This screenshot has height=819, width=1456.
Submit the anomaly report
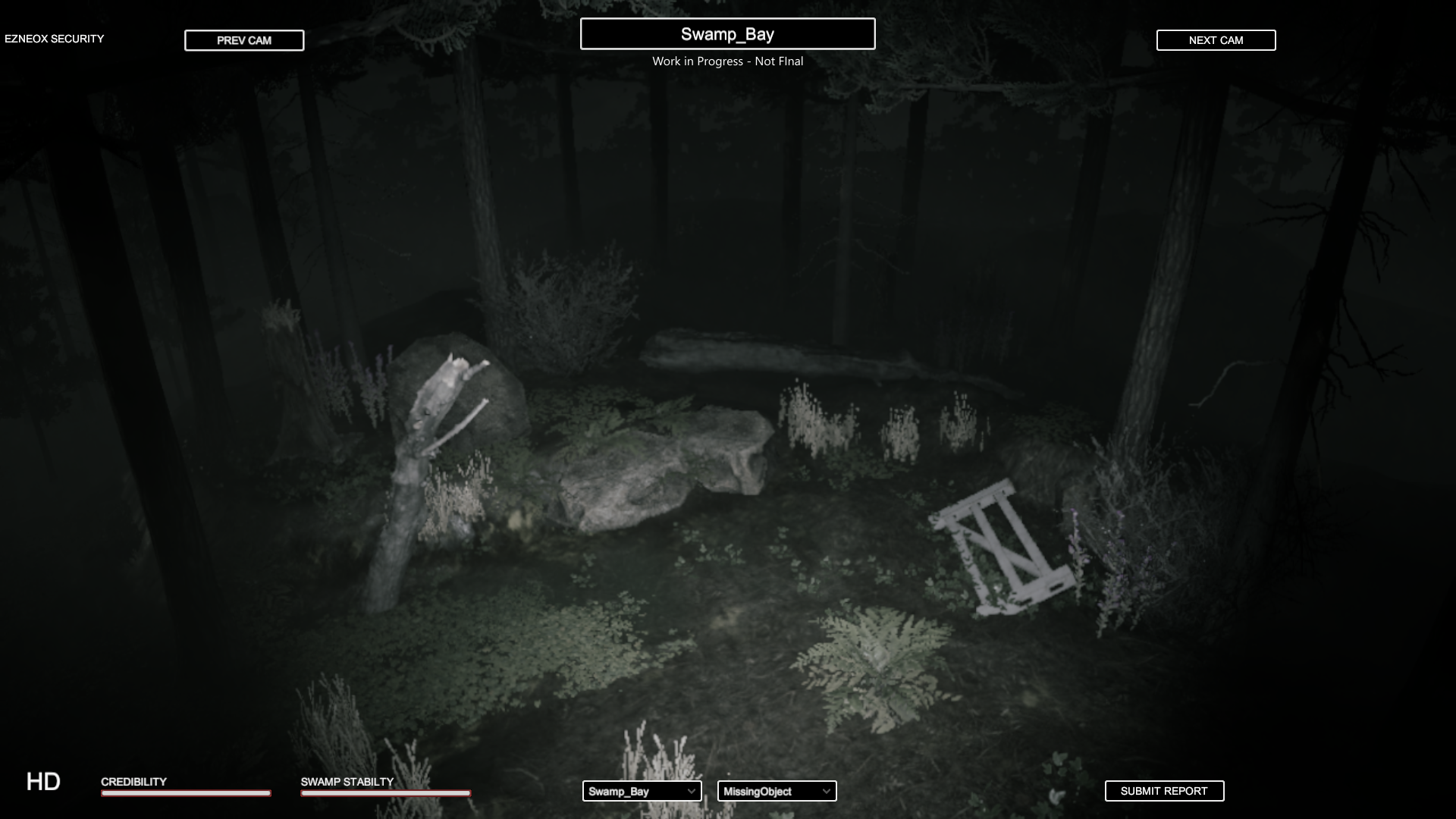coord(1164,791)
